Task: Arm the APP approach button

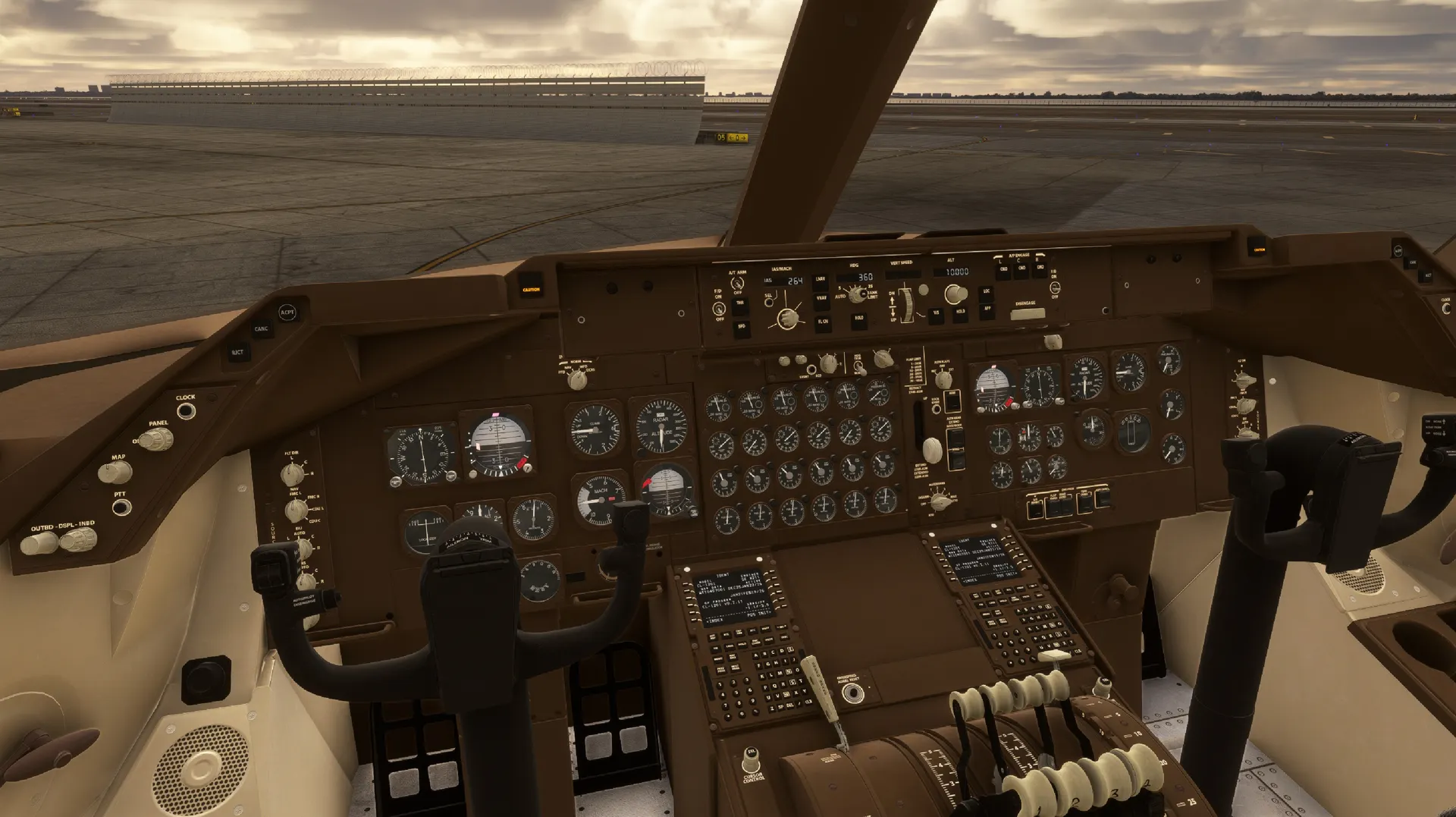Action: (987, 310)
